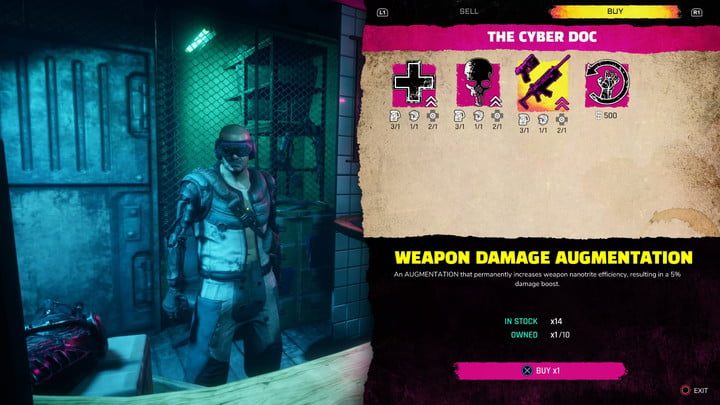Select the Weapon Damage Augmentation item
Viewport: 720px width, 405px height.
(x=543, y=83)
